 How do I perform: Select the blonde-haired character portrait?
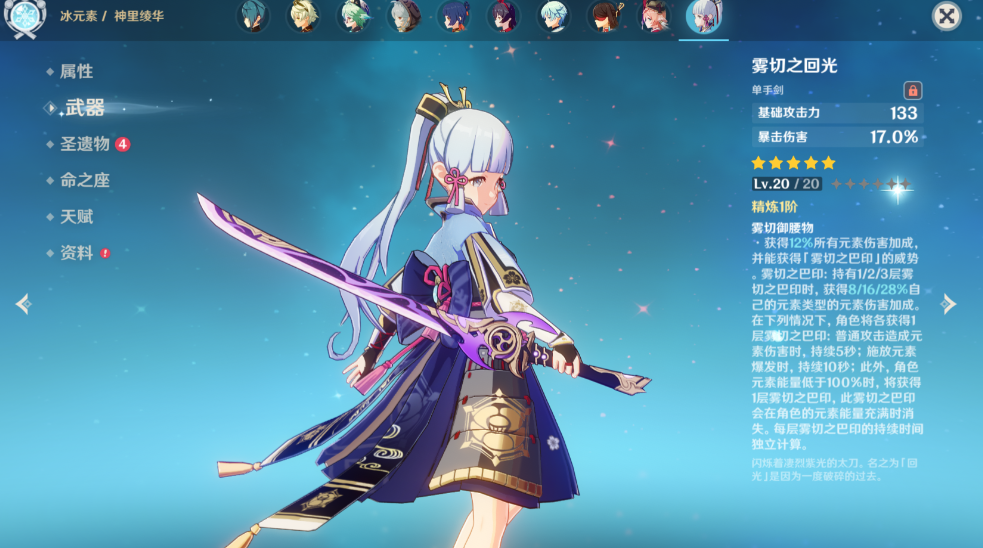(x=304, y=16)
